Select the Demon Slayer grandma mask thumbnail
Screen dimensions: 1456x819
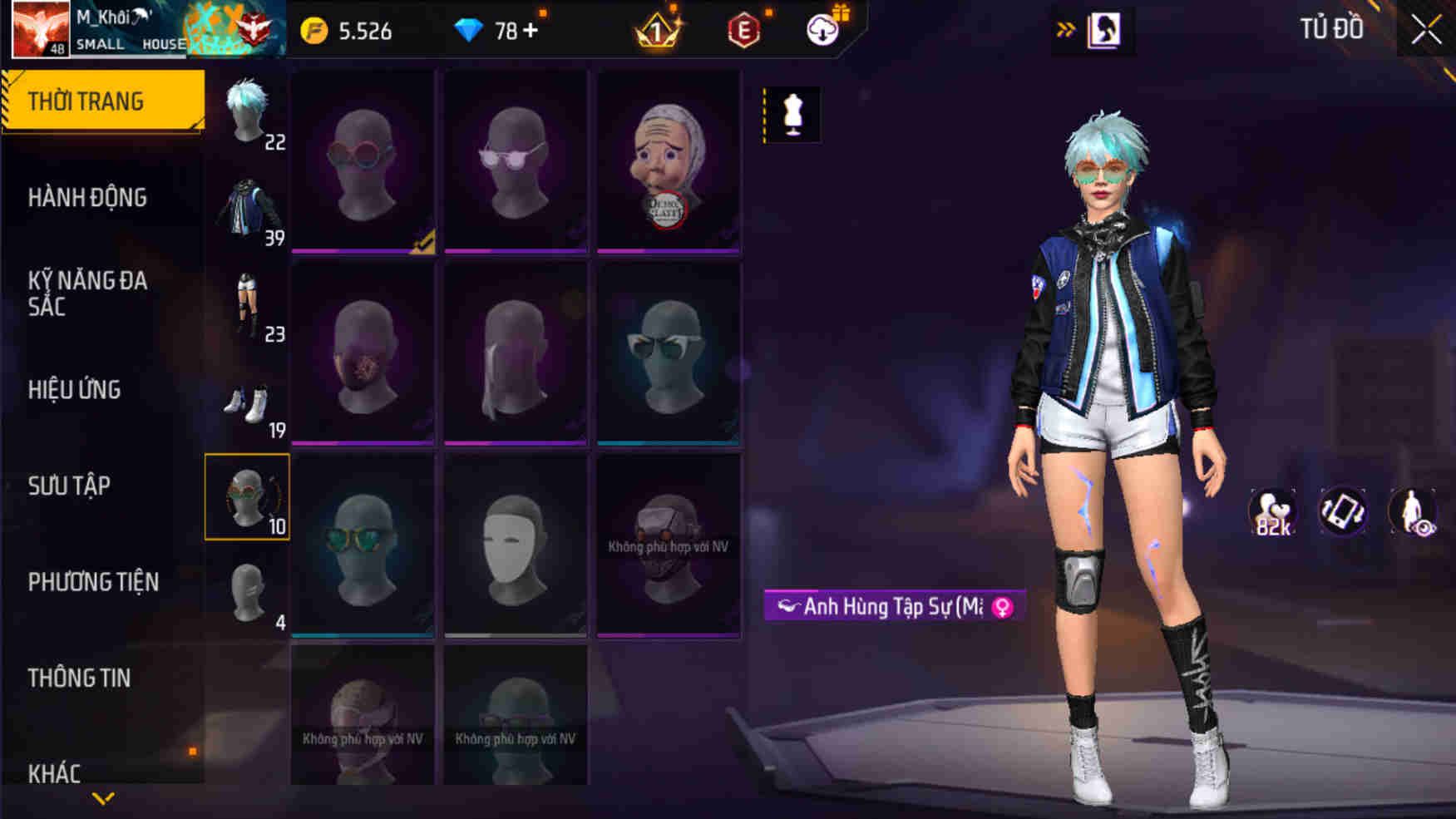click(668, 163)
